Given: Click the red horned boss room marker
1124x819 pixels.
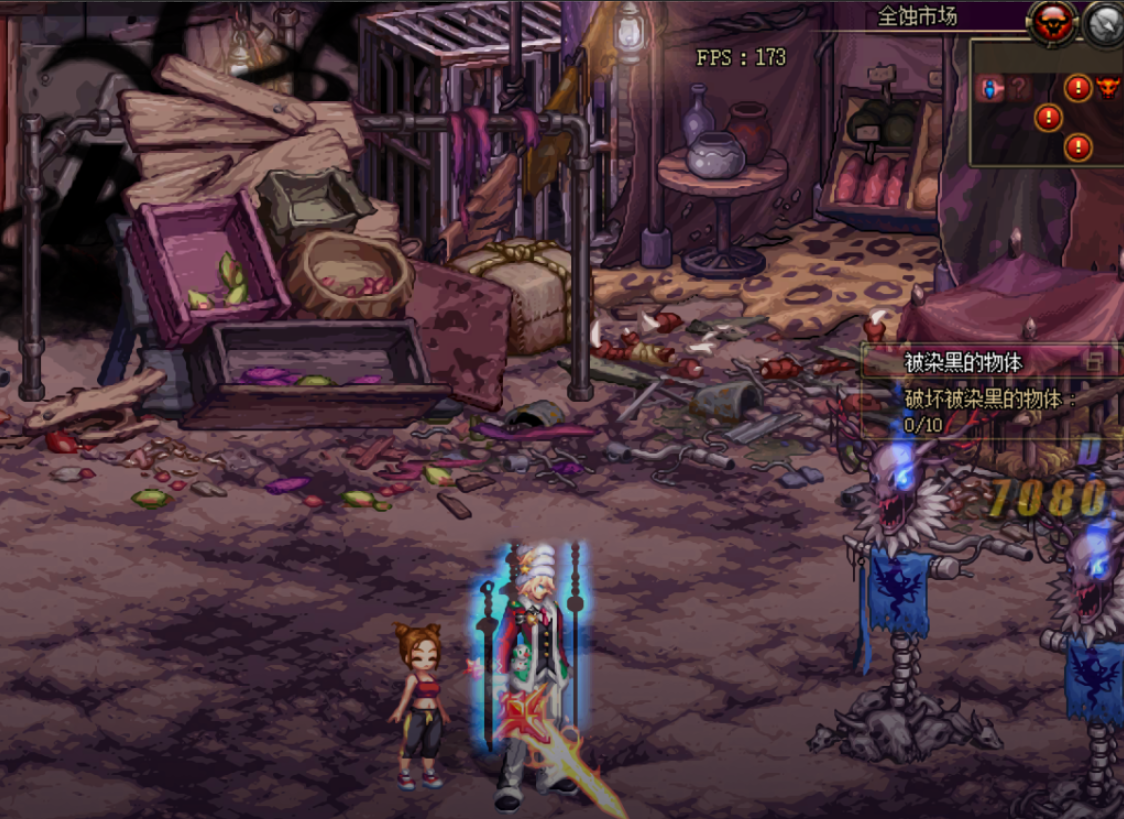Looking at the screenshot, I should (1107, 88).
